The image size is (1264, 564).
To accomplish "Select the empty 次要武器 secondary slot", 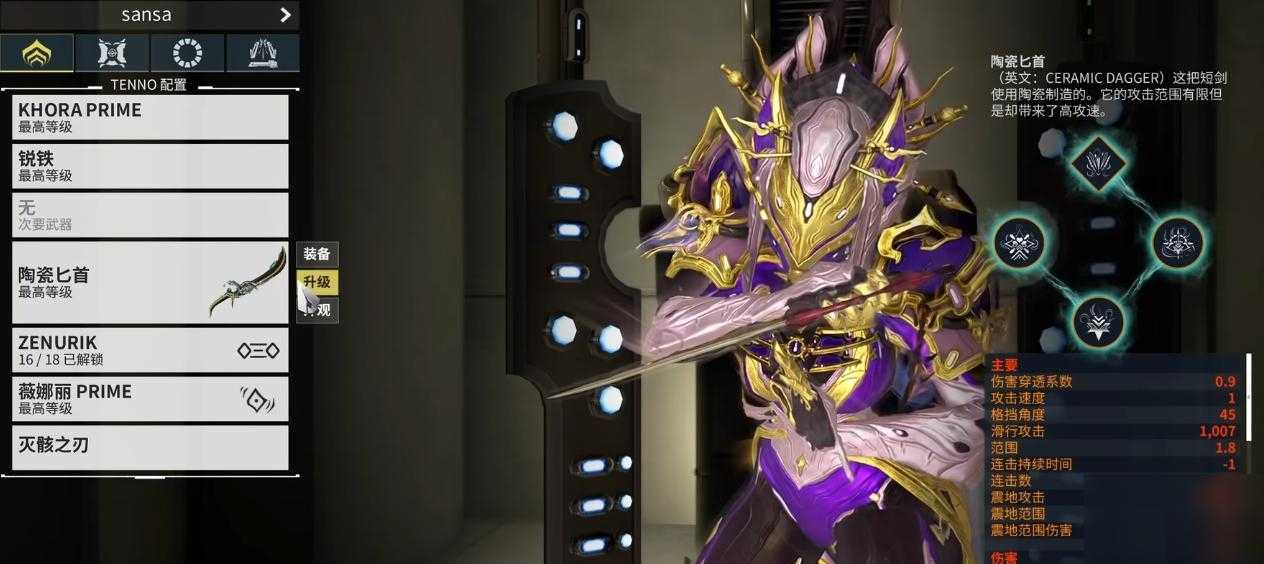I will tap(150, 215).
